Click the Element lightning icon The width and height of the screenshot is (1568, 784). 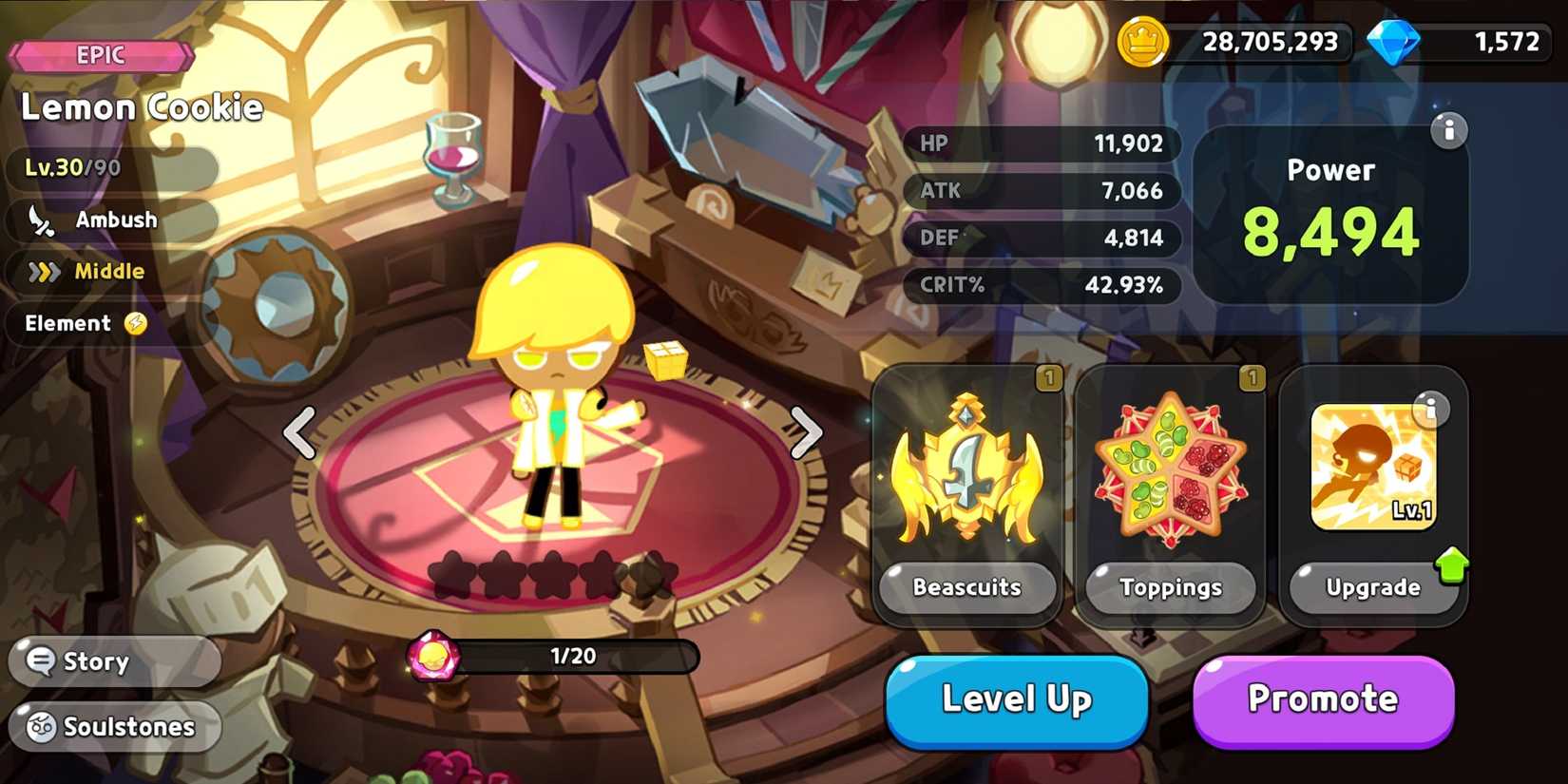135,324
